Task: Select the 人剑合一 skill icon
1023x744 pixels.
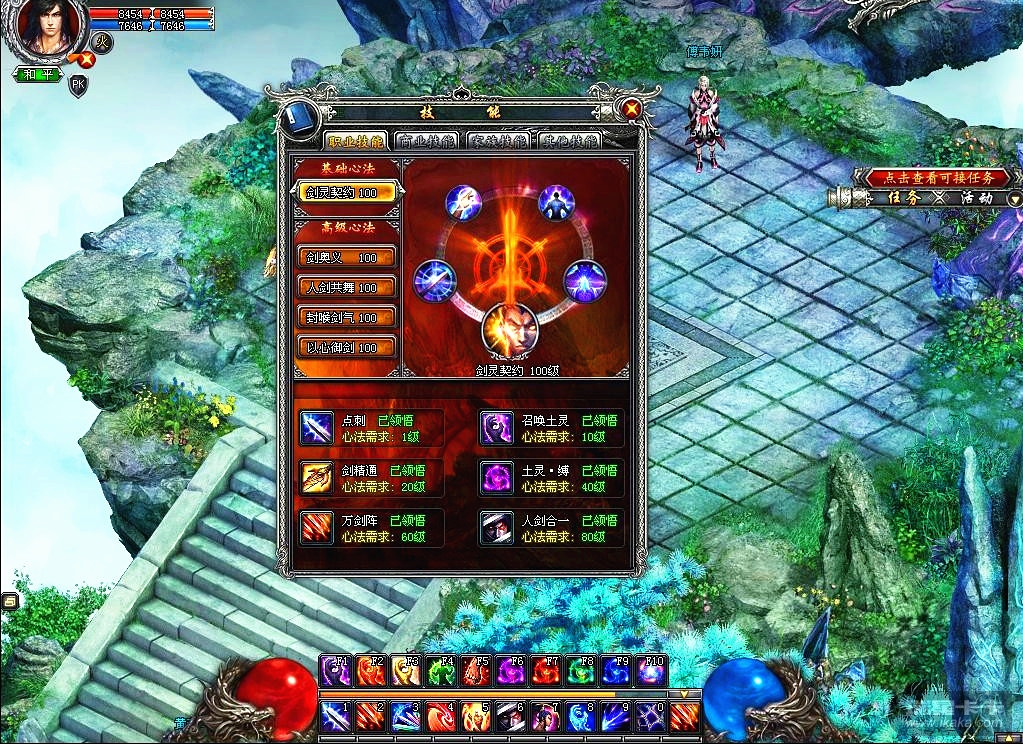Action: (497, 528)
